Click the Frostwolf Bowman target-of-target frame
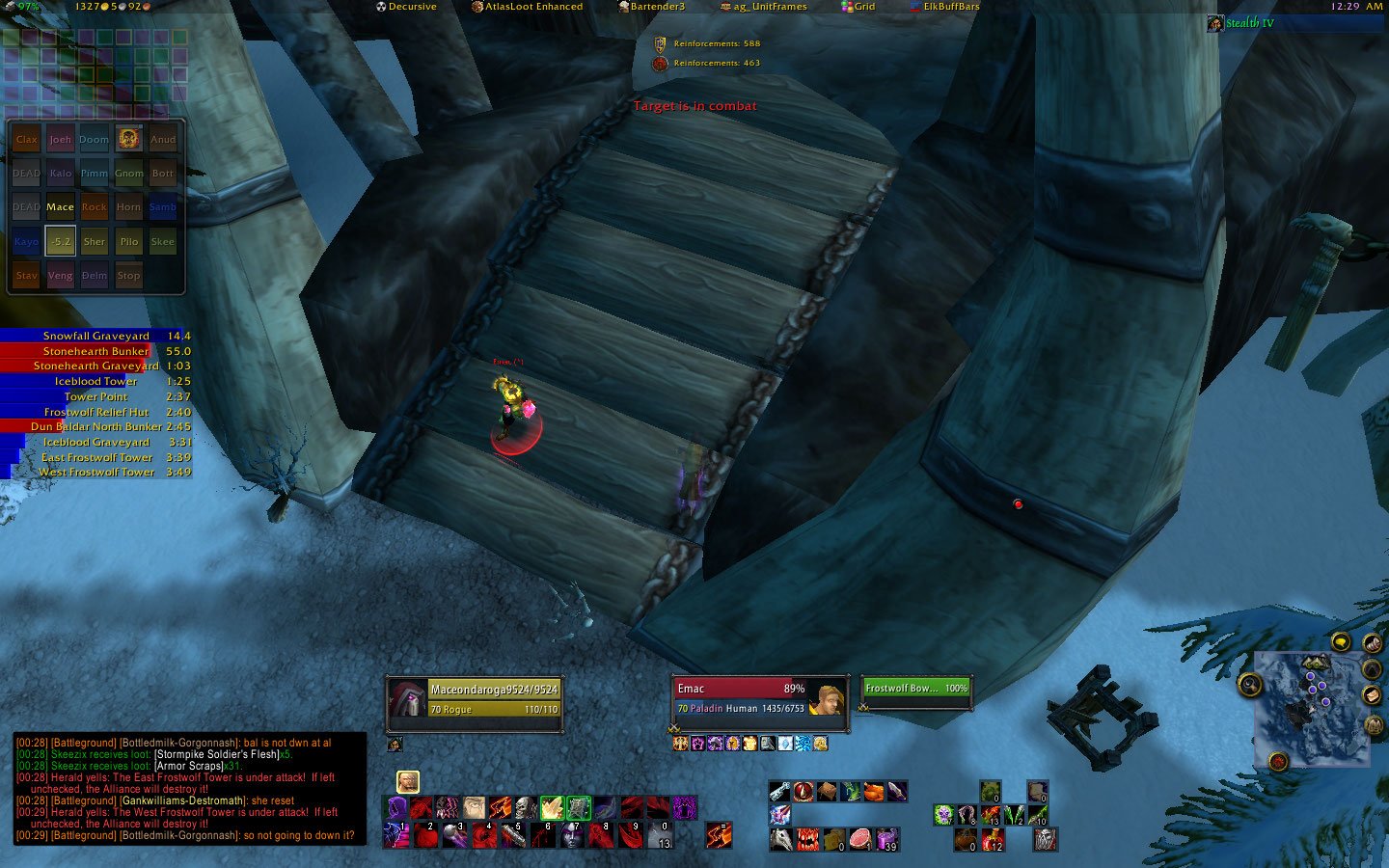Viewport: 1389px width, 868px height. click(915, 689)
